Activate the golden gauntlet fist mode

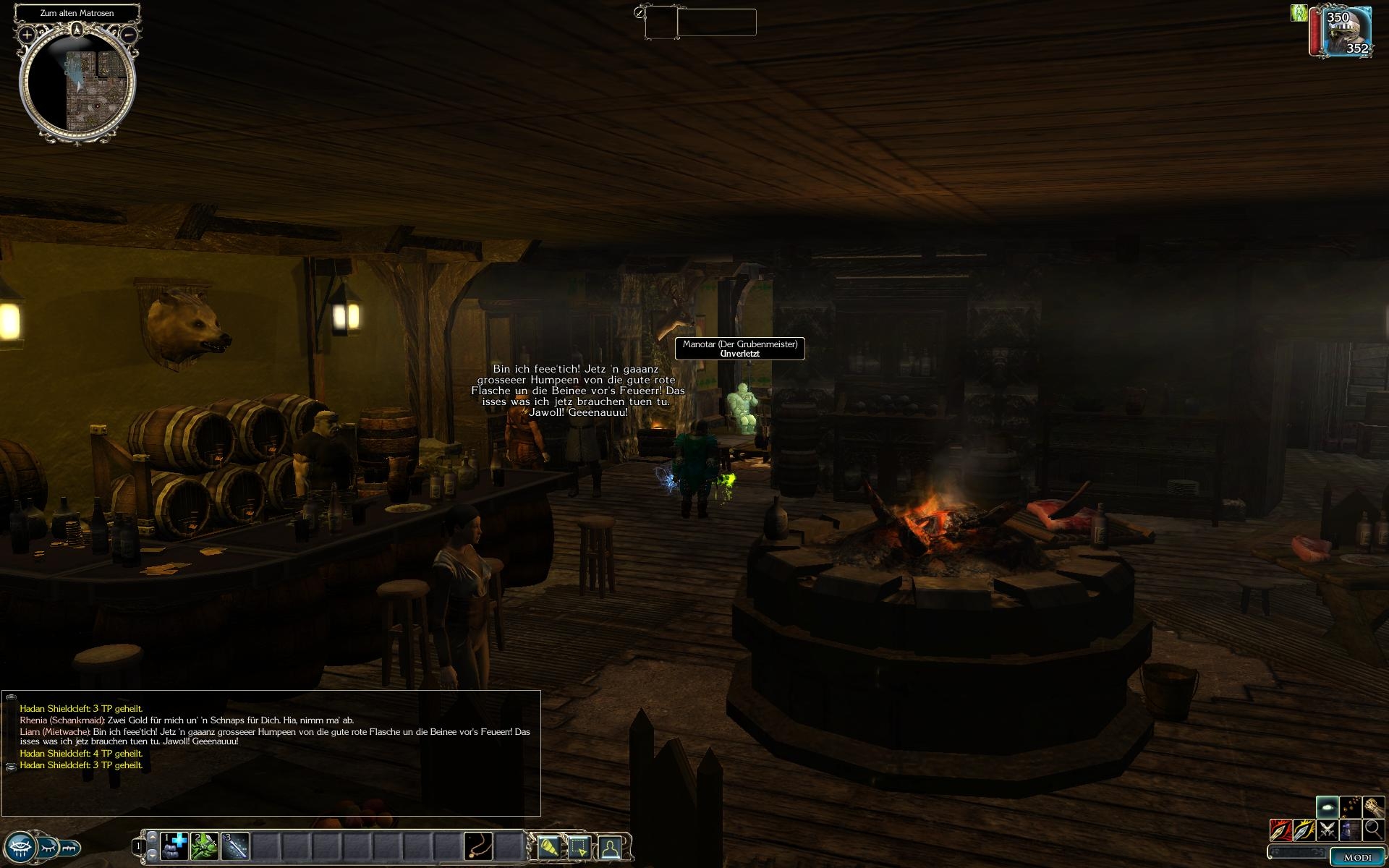1373,807
